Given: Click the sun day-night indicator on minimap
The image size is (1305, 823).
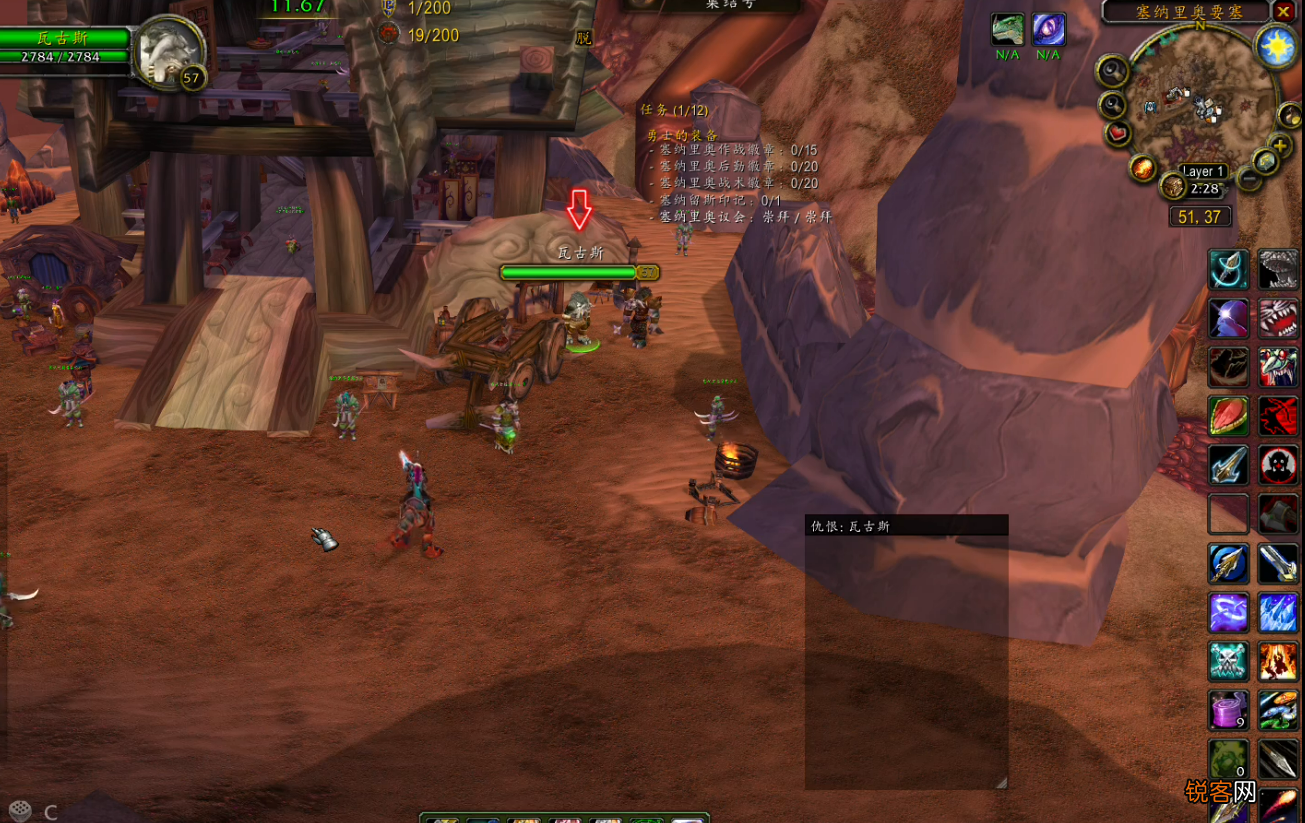Looking at the screenshot, I should click(x=1277, y=49).
